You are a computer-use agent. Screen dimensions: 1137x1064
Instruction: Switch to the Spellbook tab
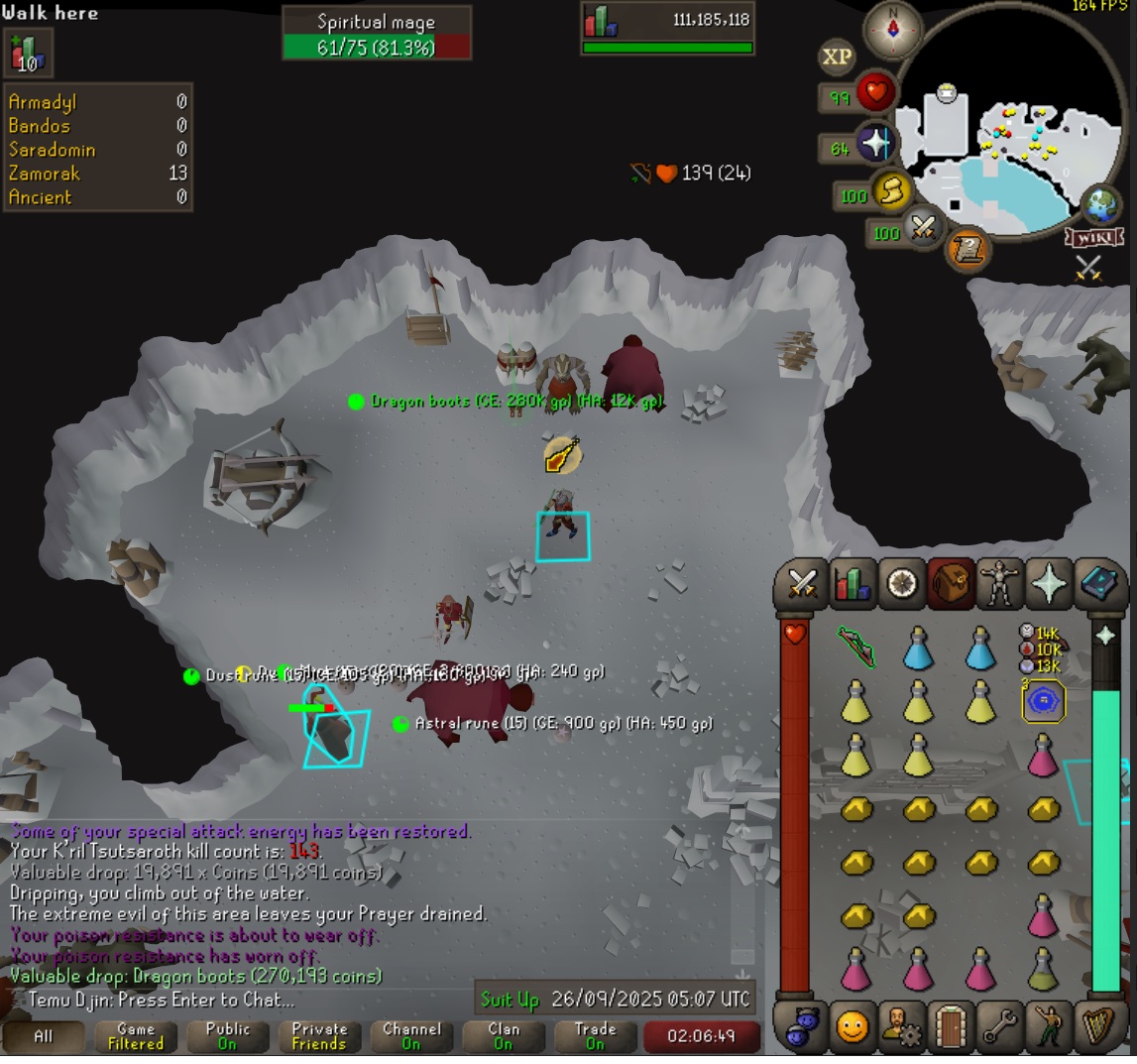(x=1098, y=584)
